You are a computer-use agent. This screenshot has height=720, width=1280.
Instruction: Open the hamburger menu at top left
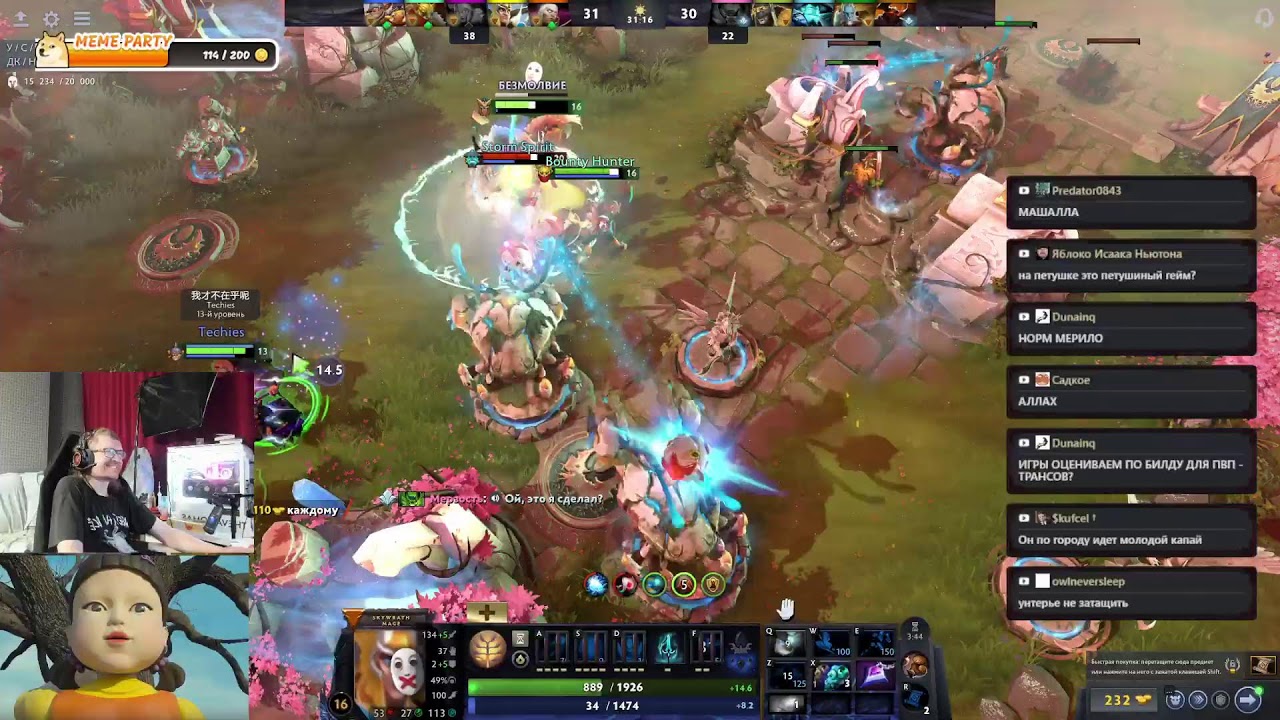pos(82,18)
